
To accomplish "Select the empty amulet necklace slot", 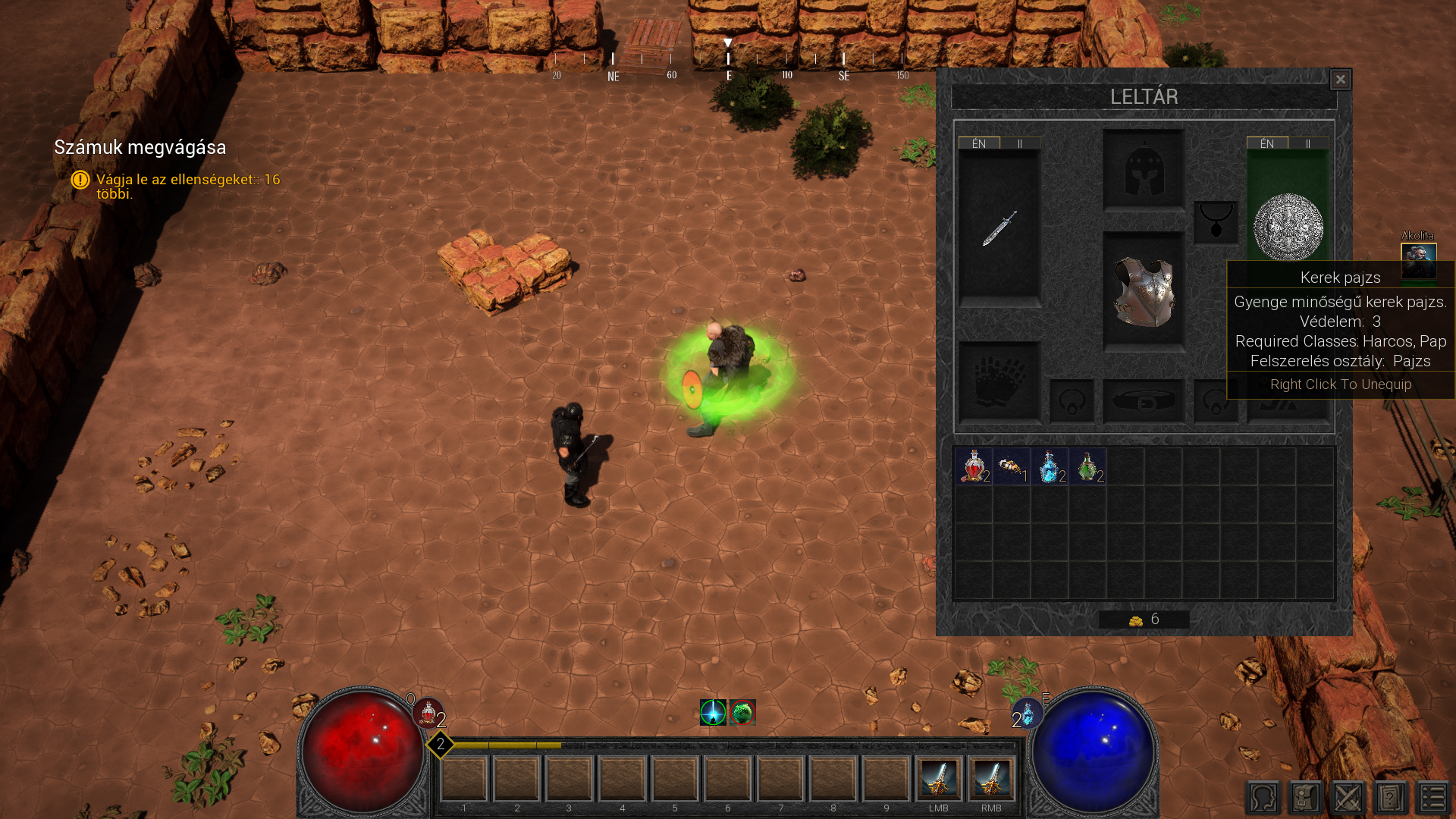I will click(x=1216, y=222).
